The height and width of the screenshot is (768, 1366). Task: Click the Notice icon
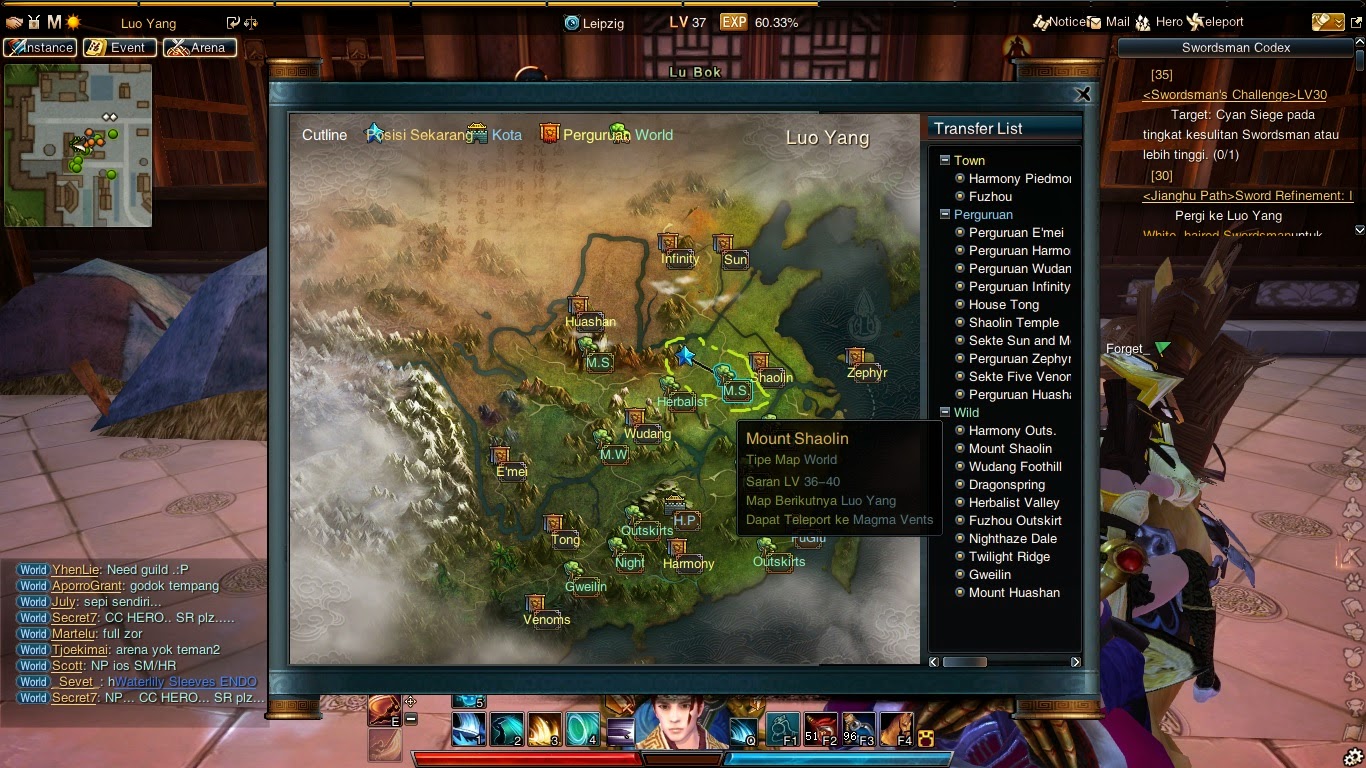[x=1040, y=22]
